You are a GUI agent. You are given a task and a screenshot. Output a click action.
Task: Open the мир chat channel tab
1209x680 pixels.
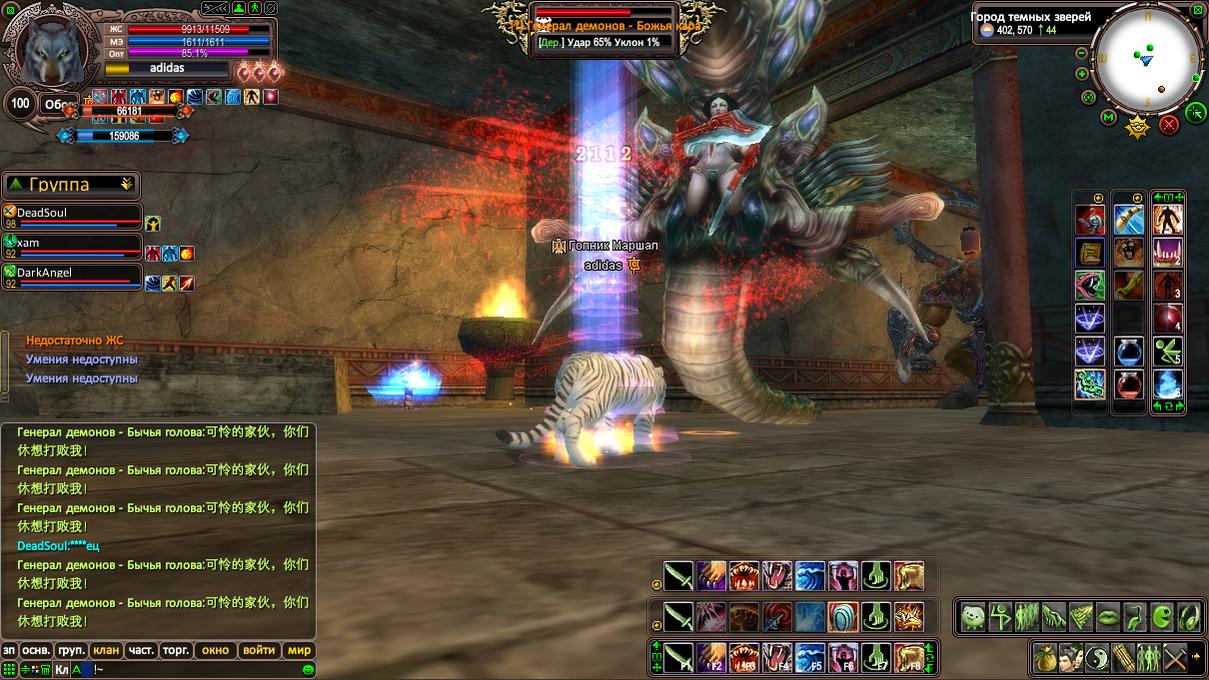pyautogui.click(x=299, y=650)
